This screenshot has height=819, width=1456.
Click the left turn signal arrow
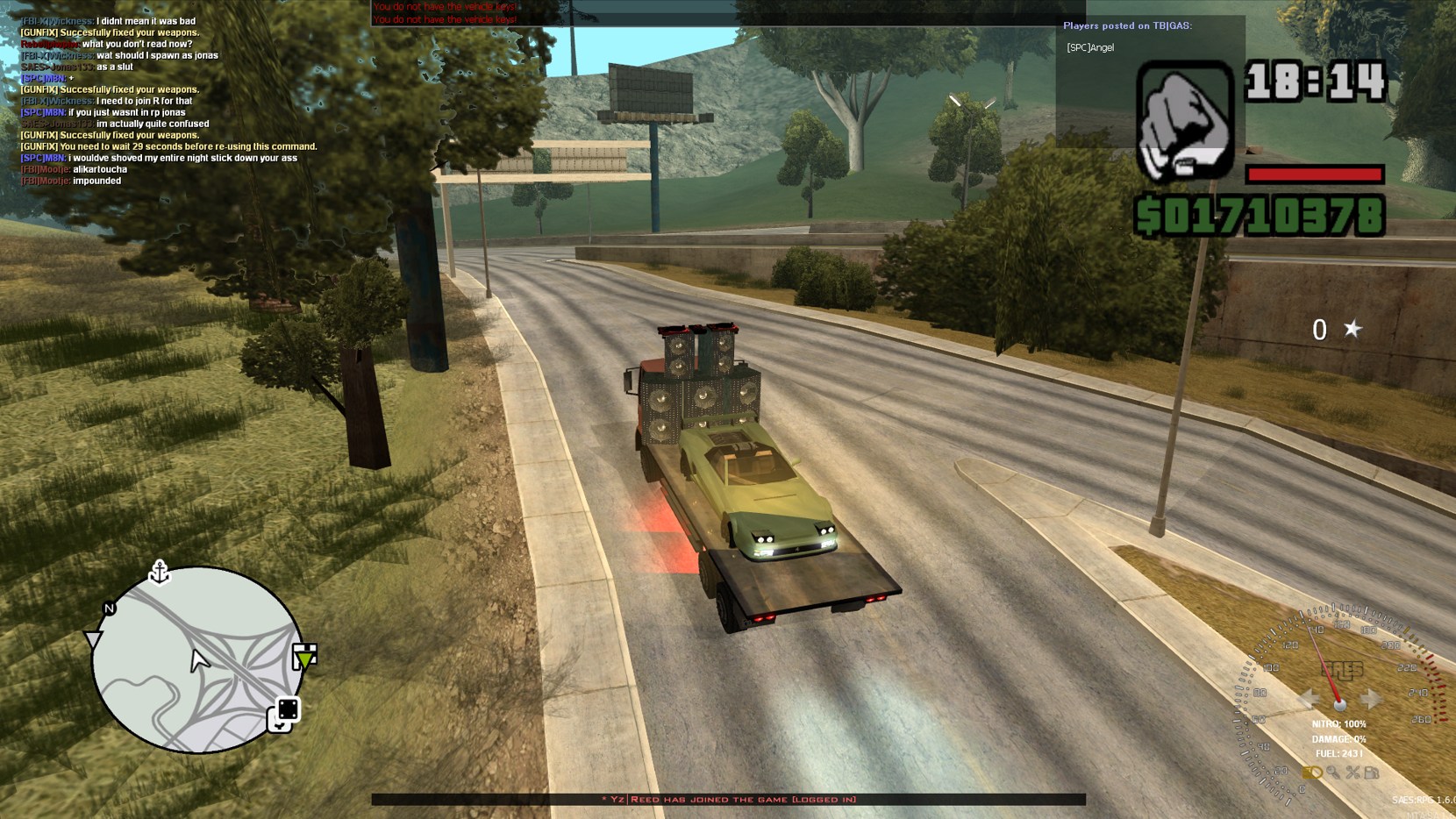click(1310, 699)
